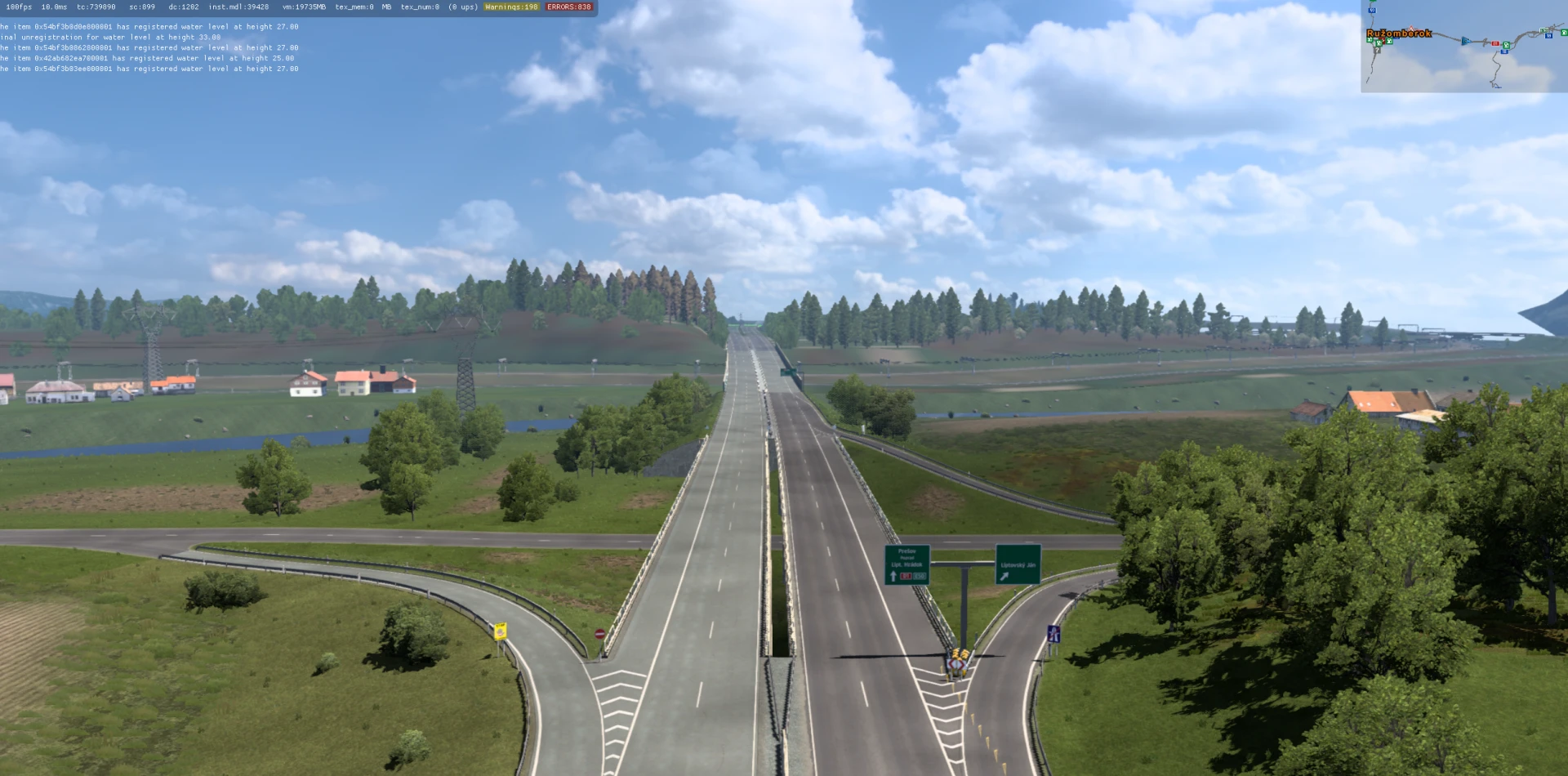Click the first registered water level console entry
Viewport: 1568px width, 776px height.
[151, 26]
